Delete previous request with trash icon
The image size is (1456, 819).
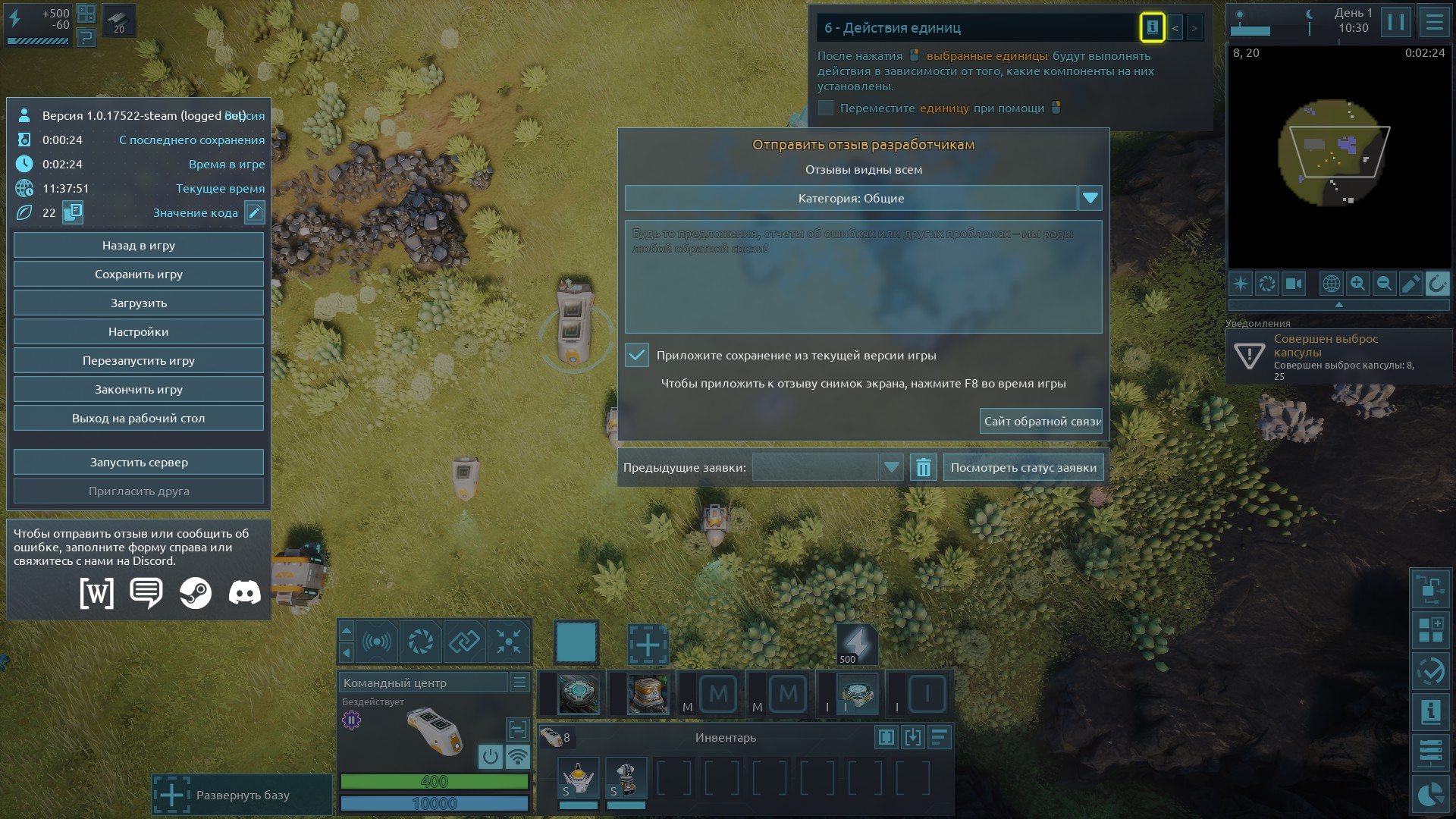pos(923,468)
